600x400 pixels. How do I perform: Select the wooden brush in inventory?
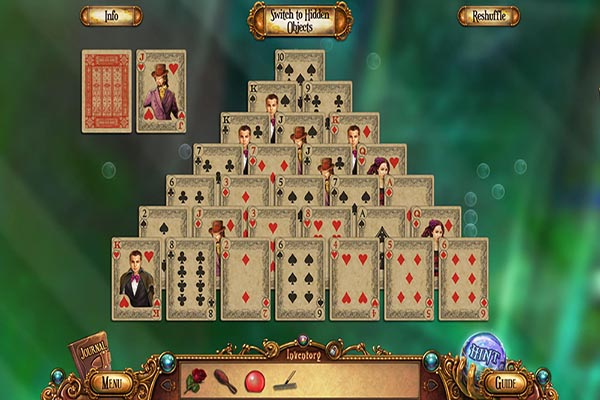pyautogui.click(x=226, y=381)
